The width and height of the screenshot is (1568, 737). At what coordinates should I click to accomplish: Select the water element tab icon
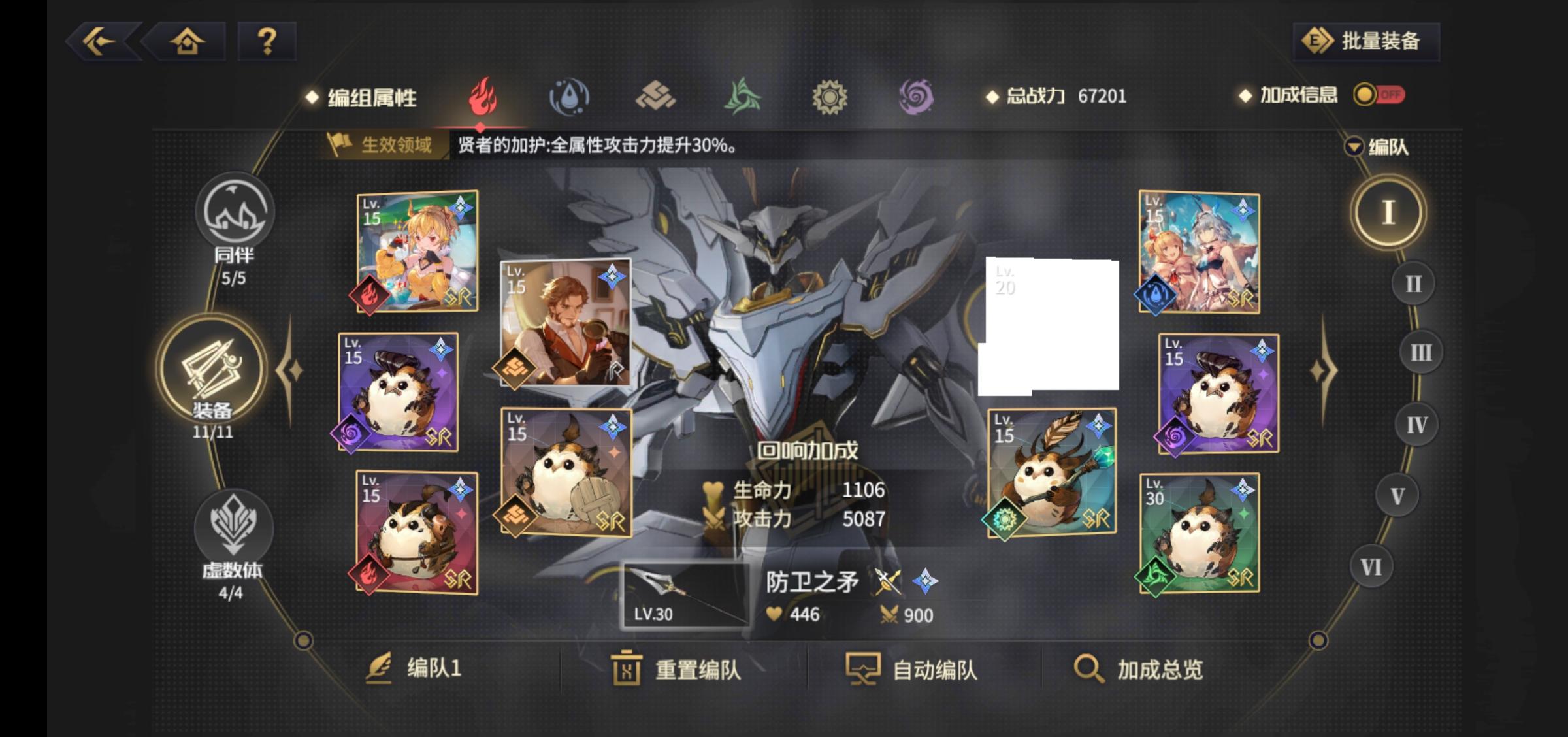coord(569,96)
